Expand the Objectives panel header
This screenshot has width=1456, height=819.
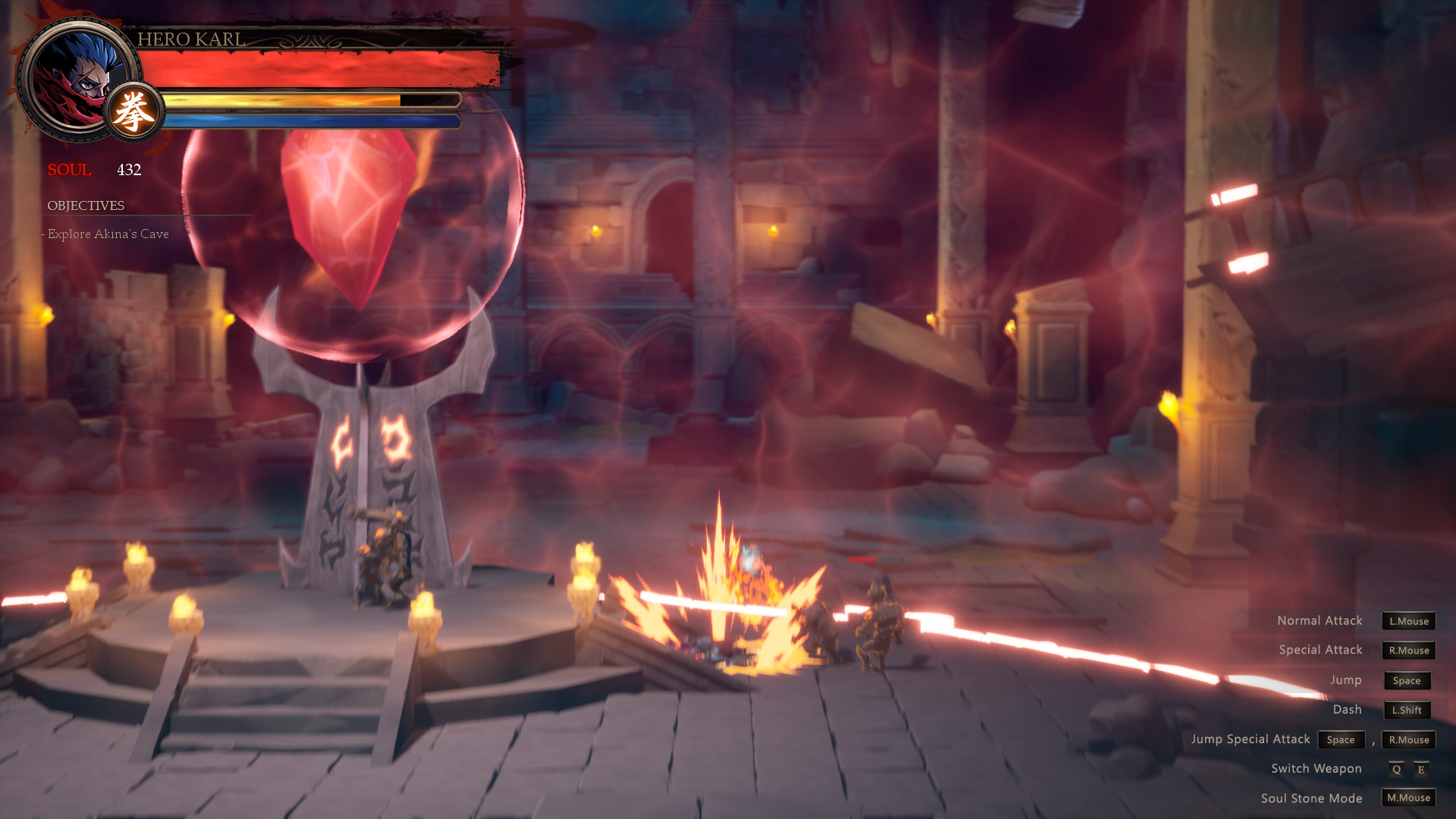(86, 205)
